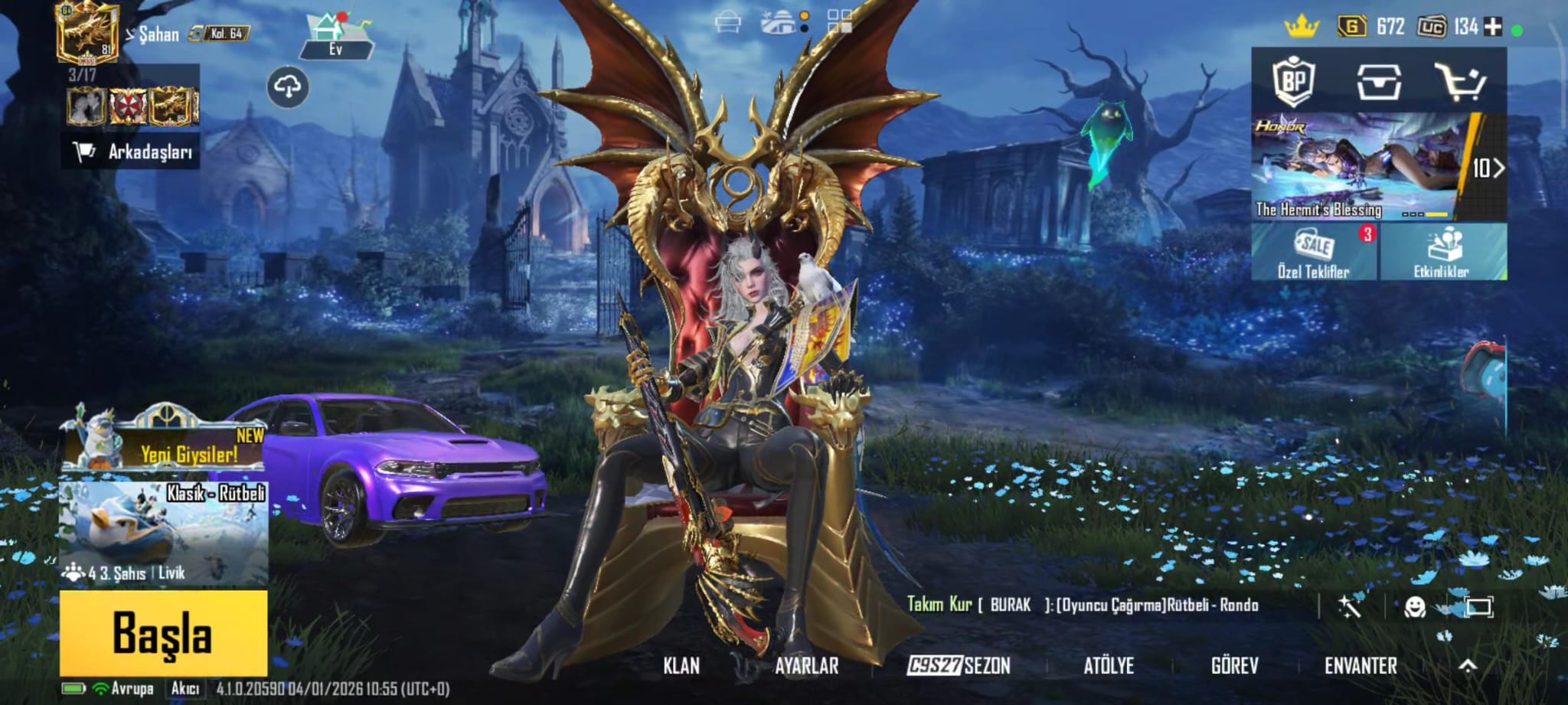The height and width of the screenshot is (705, 1568).
Task: Click the cloud download icon
Action: (x=288, y=86)
